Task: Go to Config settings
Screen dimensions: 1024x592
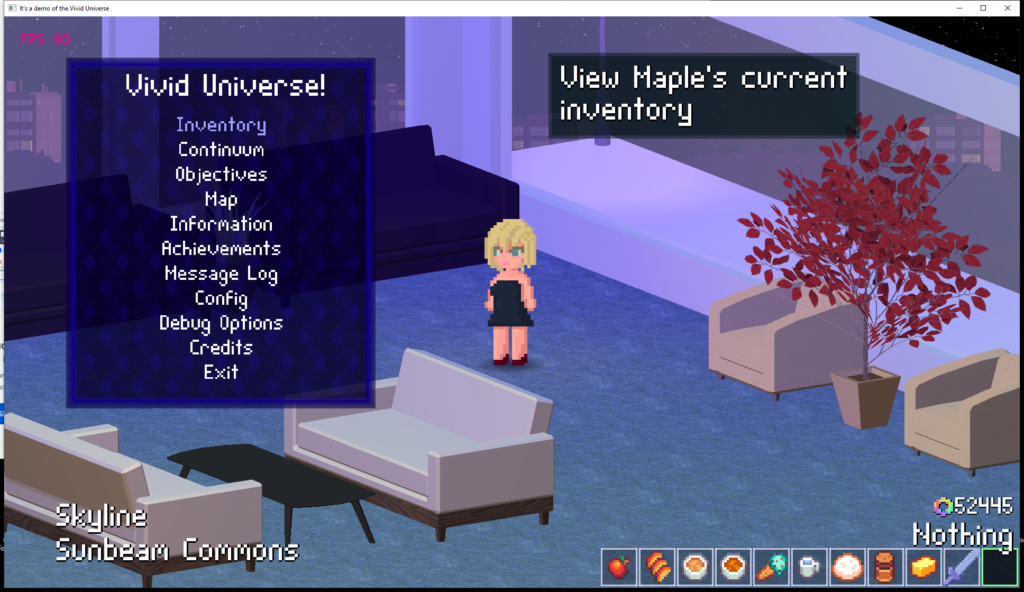Action: [221, 298]
